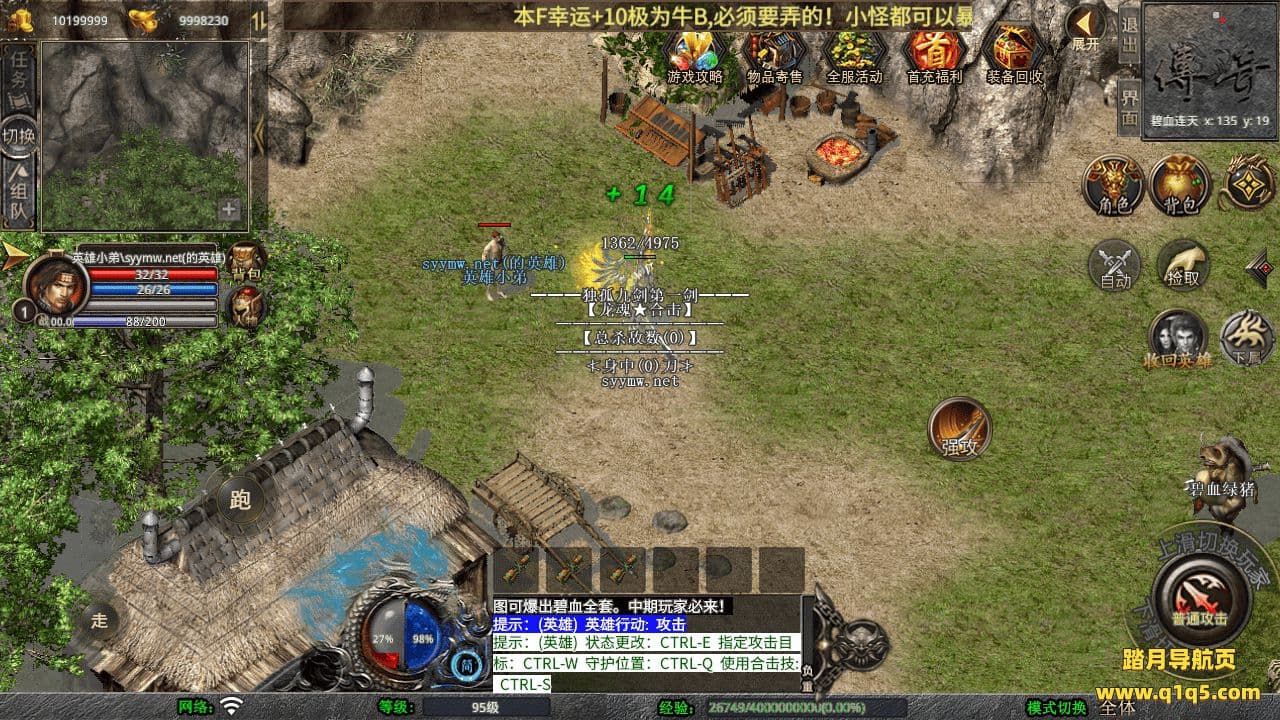Screen dimensions: 1280x720
Task: Select the 组队 team tab
Action: [x=19, y=194]
